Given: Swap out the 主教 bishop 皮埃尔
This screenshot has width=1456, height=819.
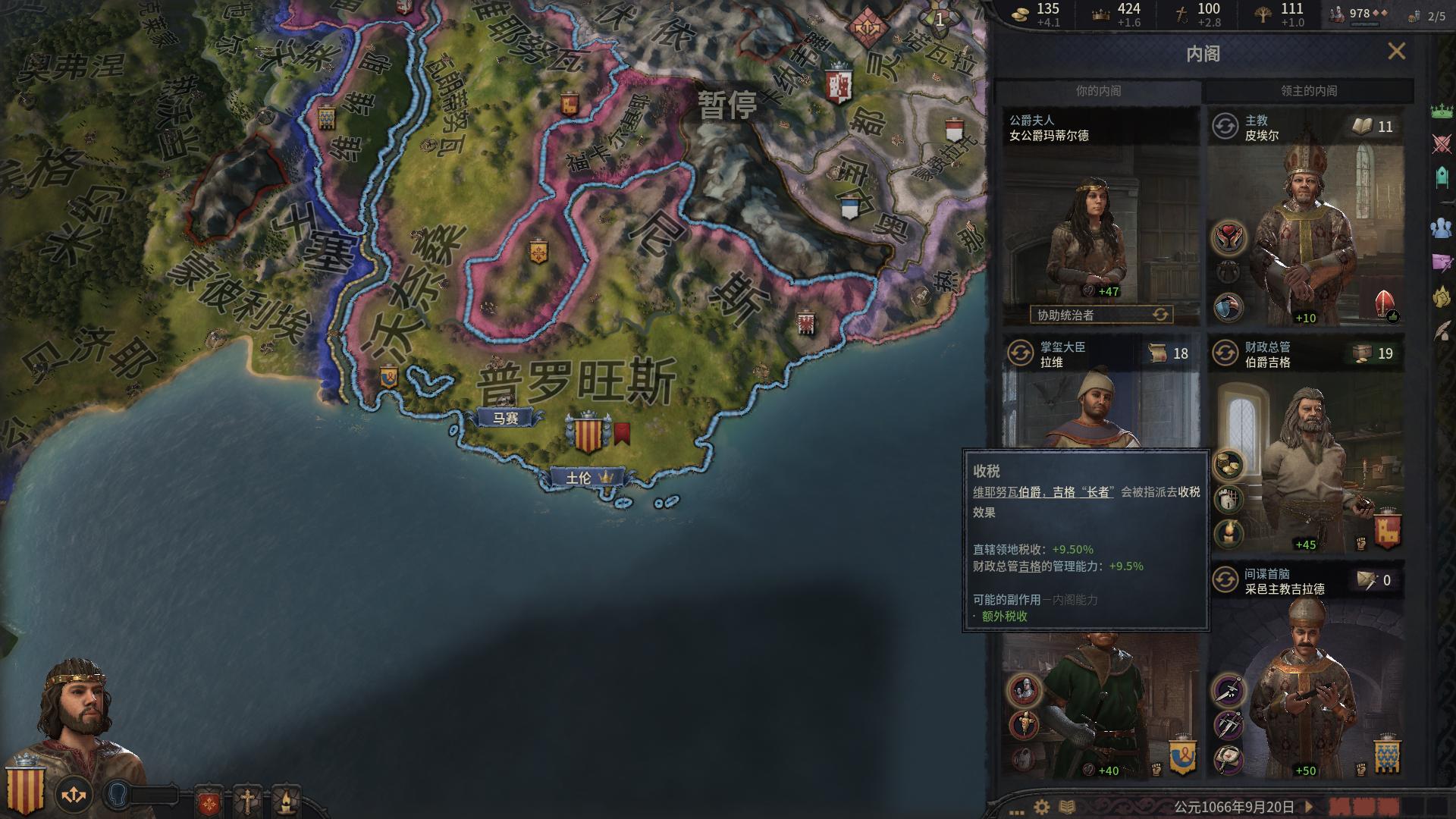Looking at the screenshot, I should click(1225, 127).
